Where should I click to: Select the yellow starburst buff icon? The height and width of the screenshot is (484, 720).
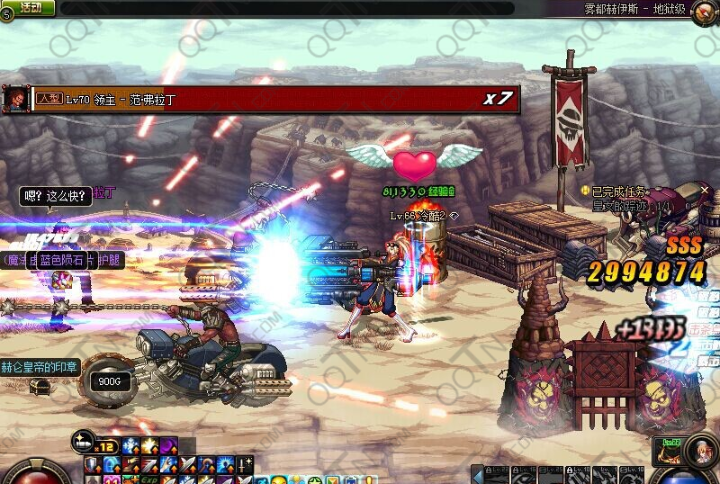pos(149,445)
